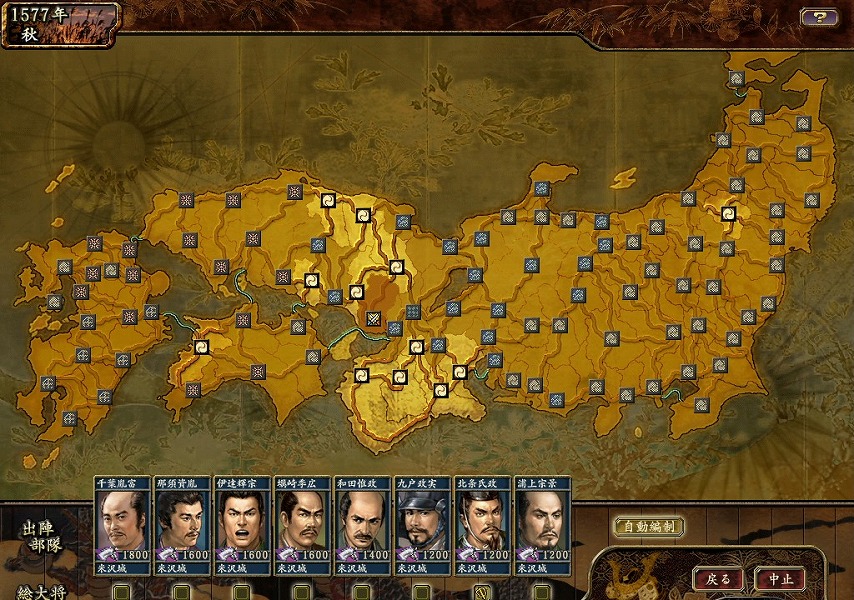Go back with the 戻る button
This screenshot has width=854, height=600.
[x=718, y=579]
